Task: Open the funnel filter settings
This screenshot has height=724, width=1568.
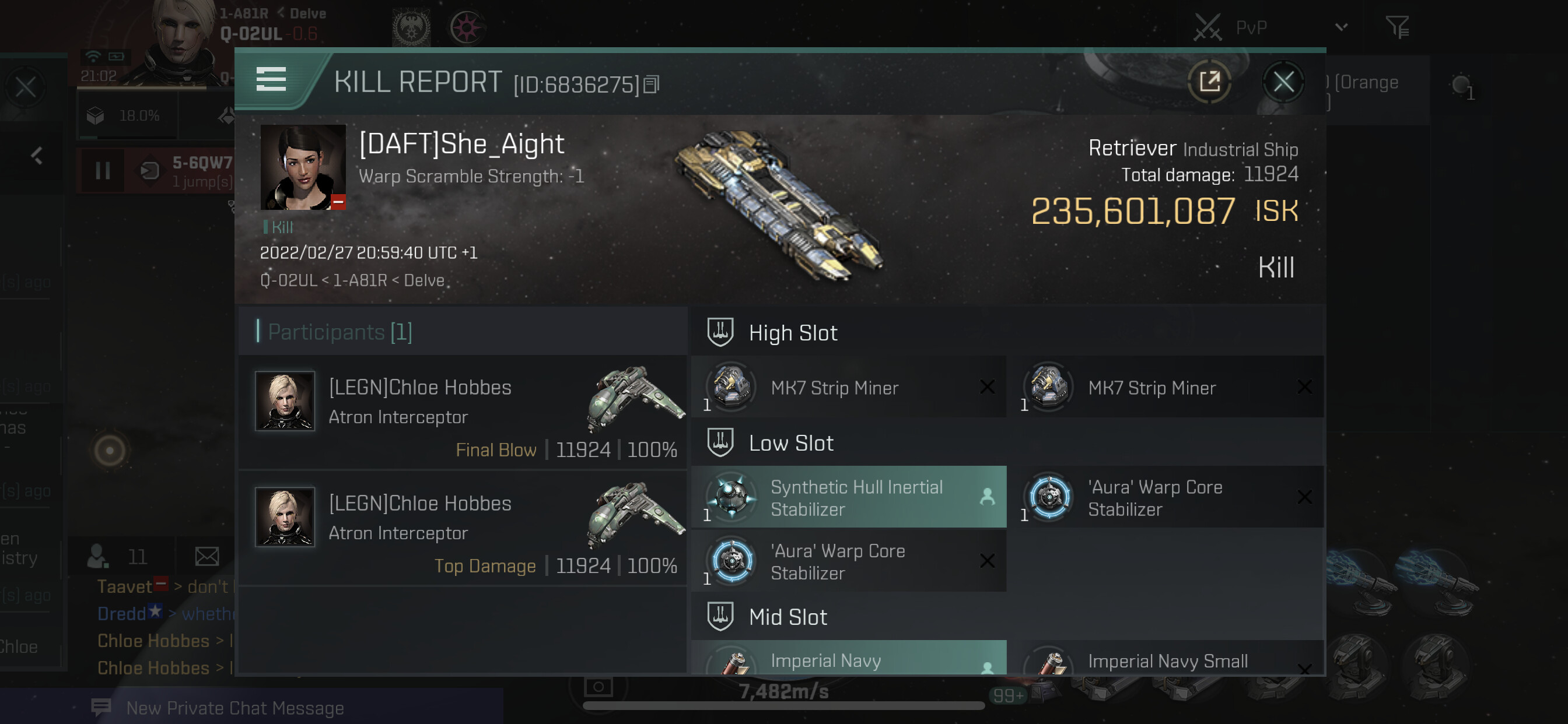Action: click(x=1397, y=27)
